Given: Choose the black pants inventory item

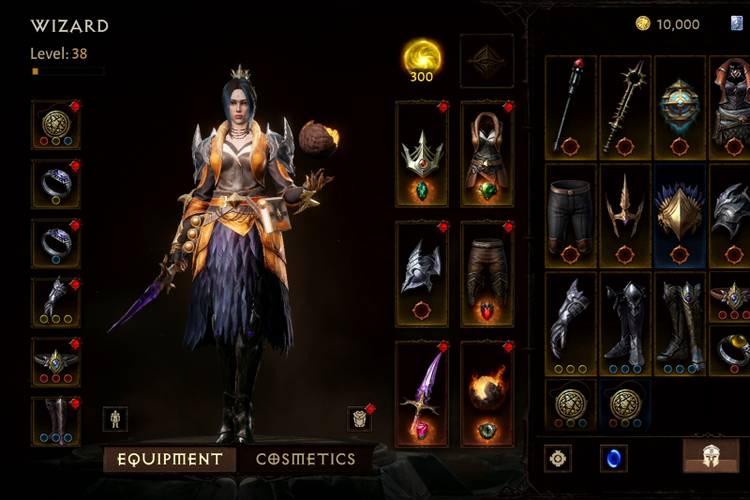Looking at the screenshot, I should coord(571,215).
